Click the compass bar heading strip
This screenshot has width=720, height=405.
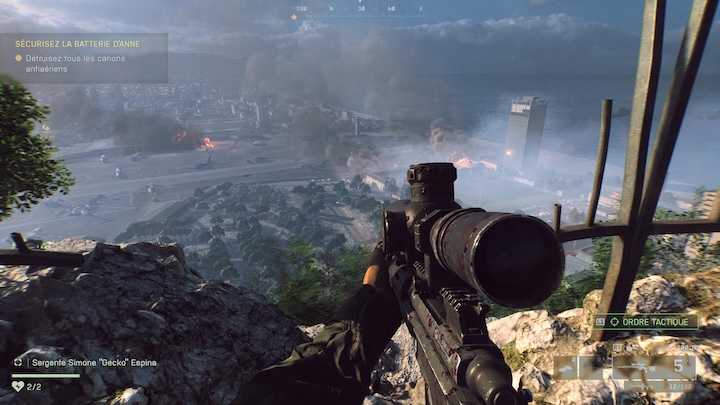(x=359, y=10)
